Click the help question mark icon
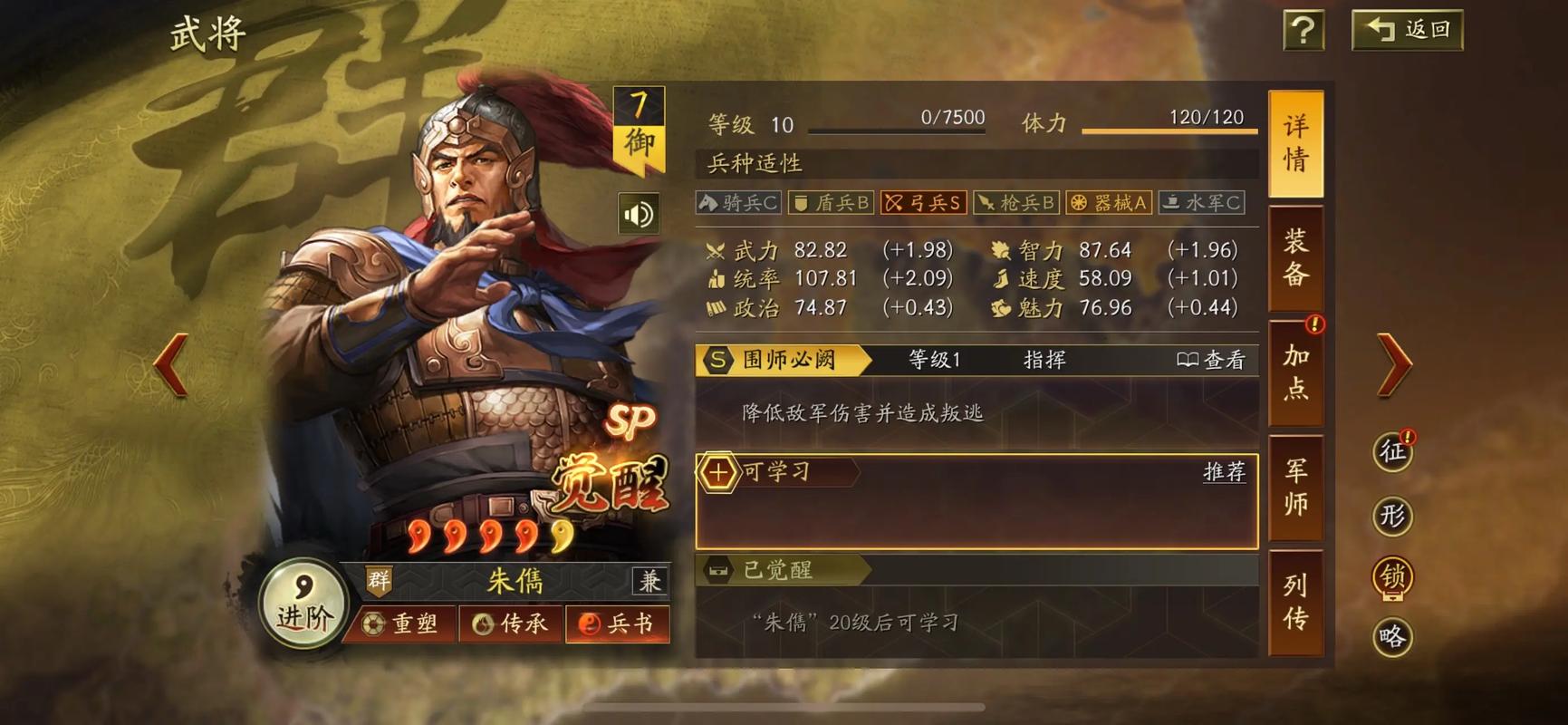Viewport: 1568px width, 725px height. point(1303,29)
